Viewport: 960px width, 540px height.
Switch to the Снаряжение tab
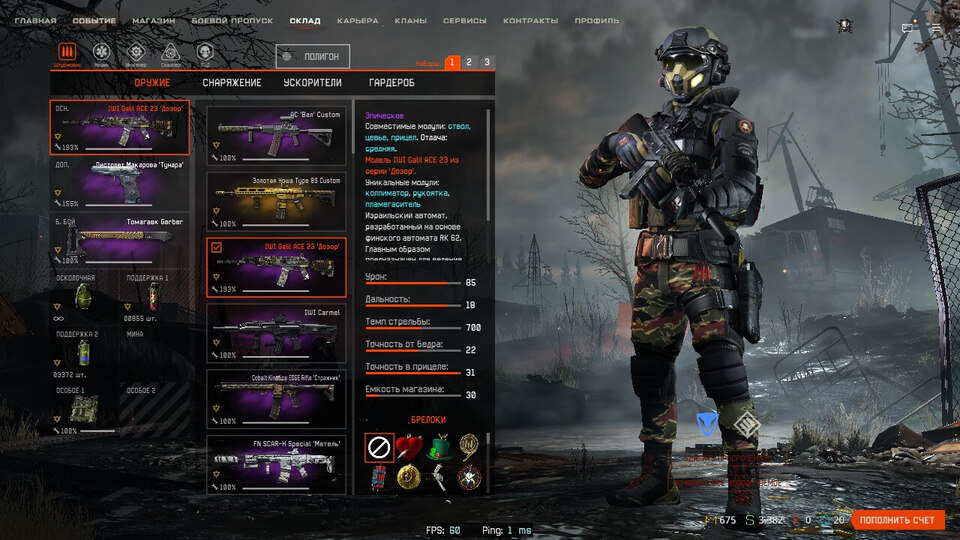[231, 82]
